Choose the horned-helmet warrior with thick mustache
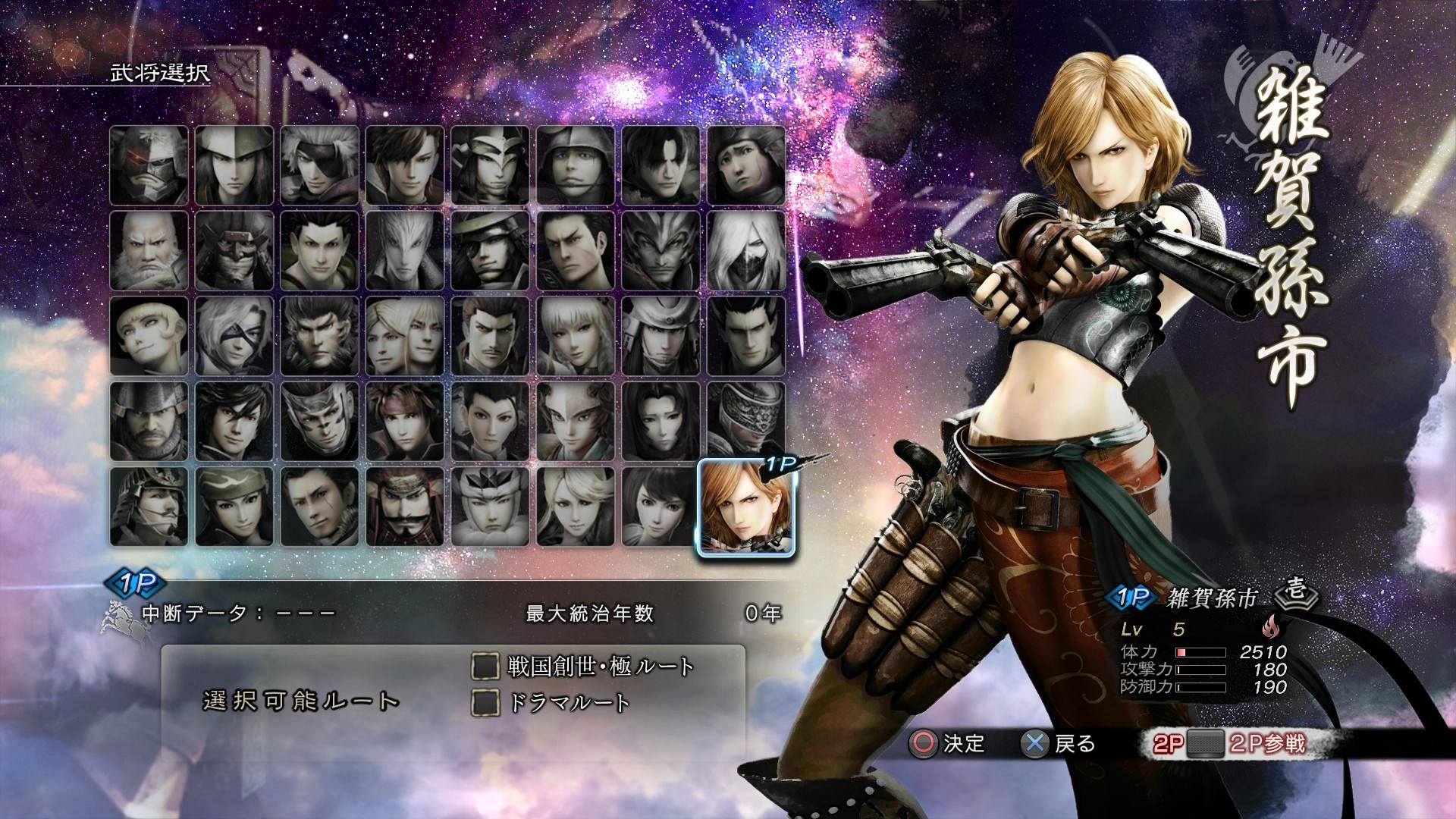Viewport: 1456px width, 819px height. [405, 507]
